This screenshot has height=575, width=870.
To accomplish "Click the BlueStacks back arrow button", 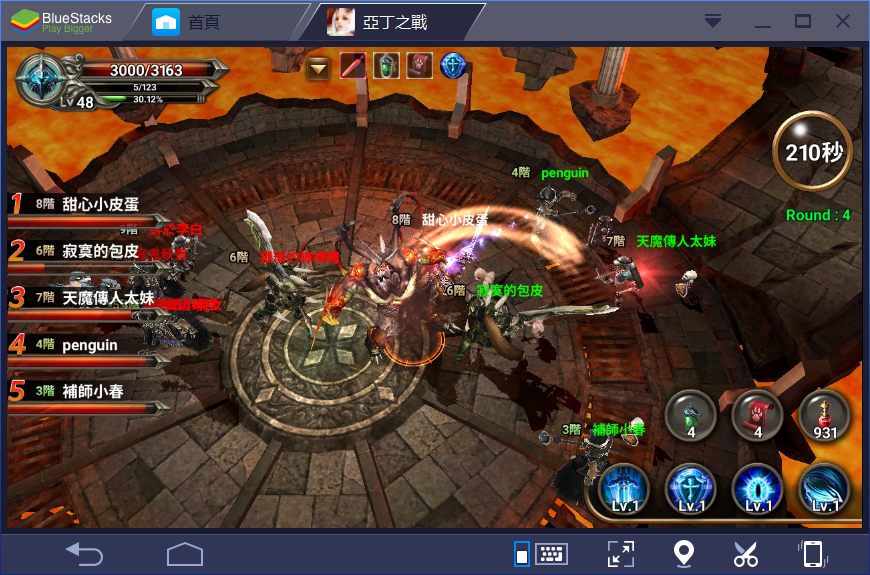I will click(x=85, y=552).
